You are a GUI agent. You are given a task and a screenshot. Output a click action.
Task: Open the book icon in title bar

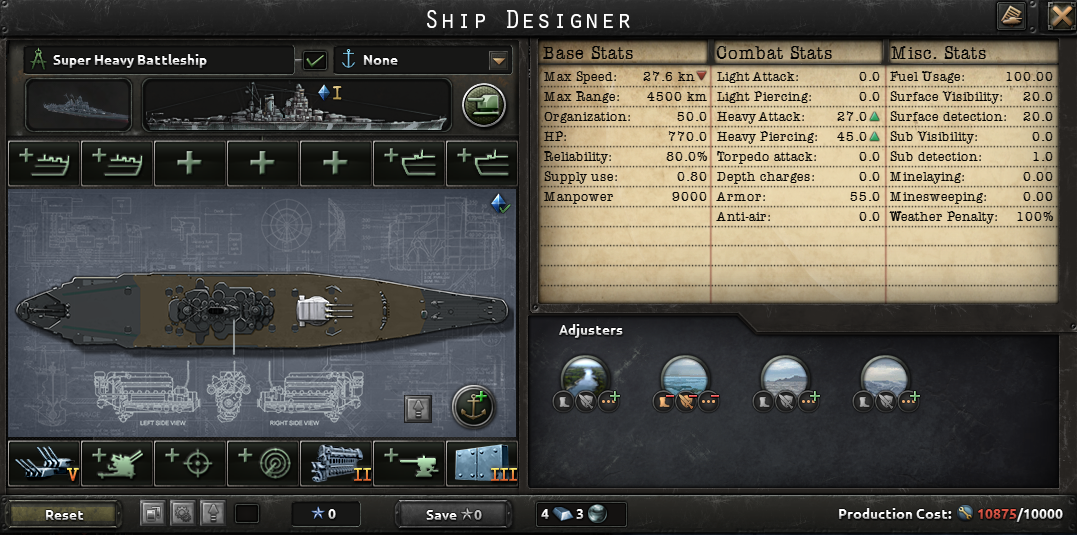click(1011, 16)
